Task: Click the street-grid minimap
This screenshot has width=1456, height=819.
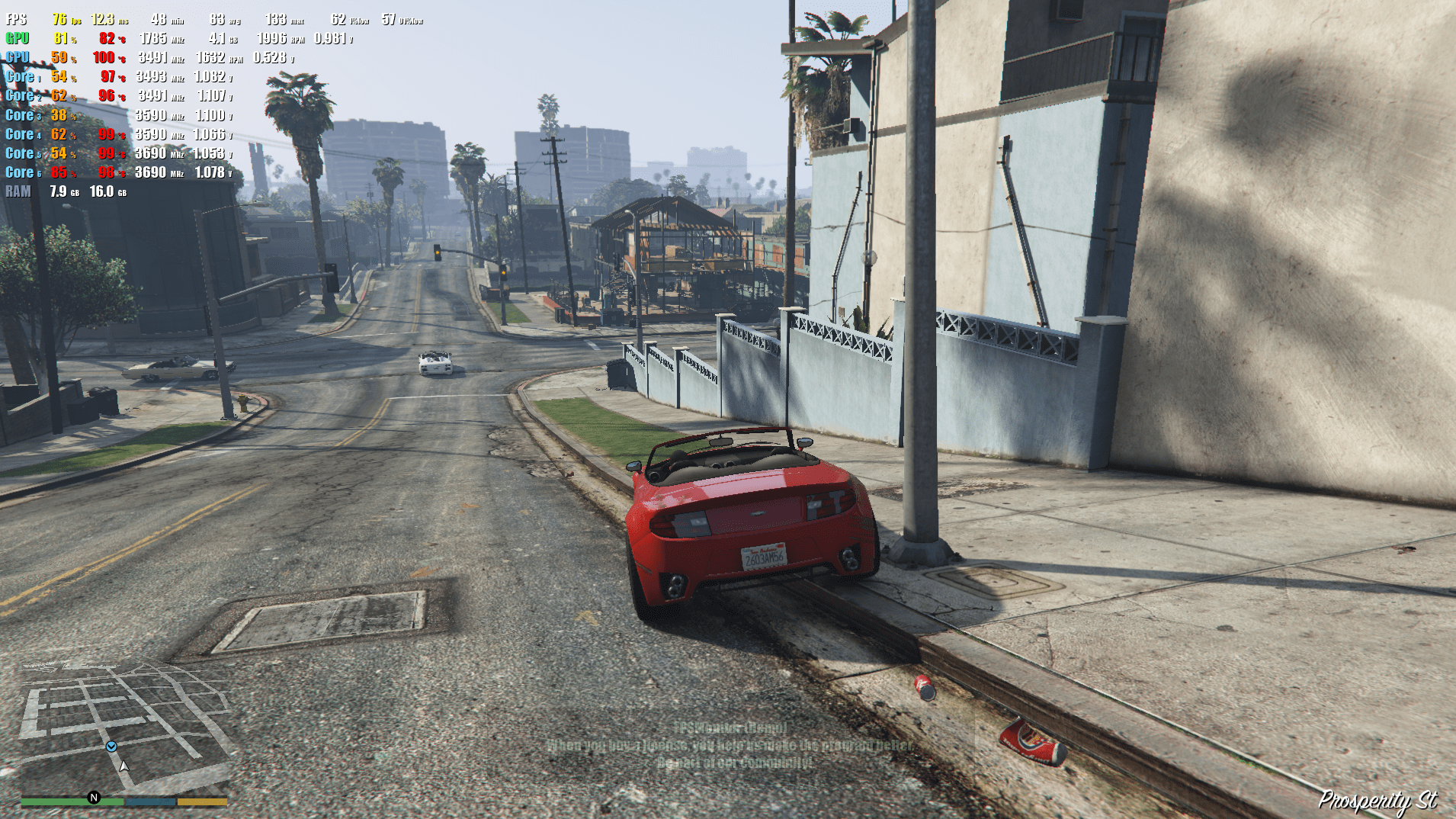Action: tap(124, 727)
